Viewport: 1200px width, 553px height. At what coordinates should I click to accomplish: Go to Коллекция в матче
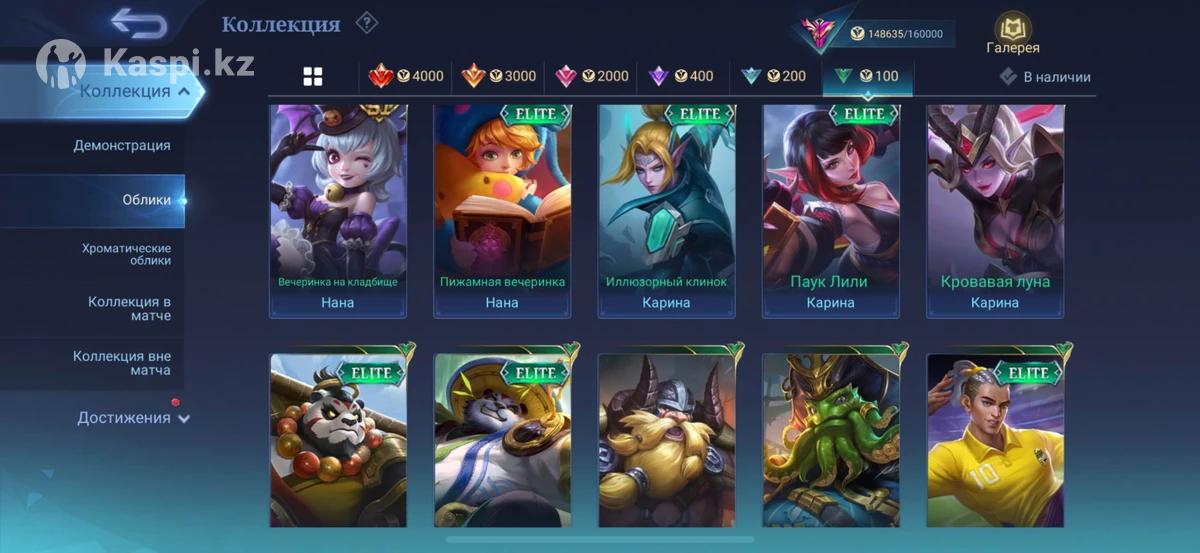click(x=129, y=308)
